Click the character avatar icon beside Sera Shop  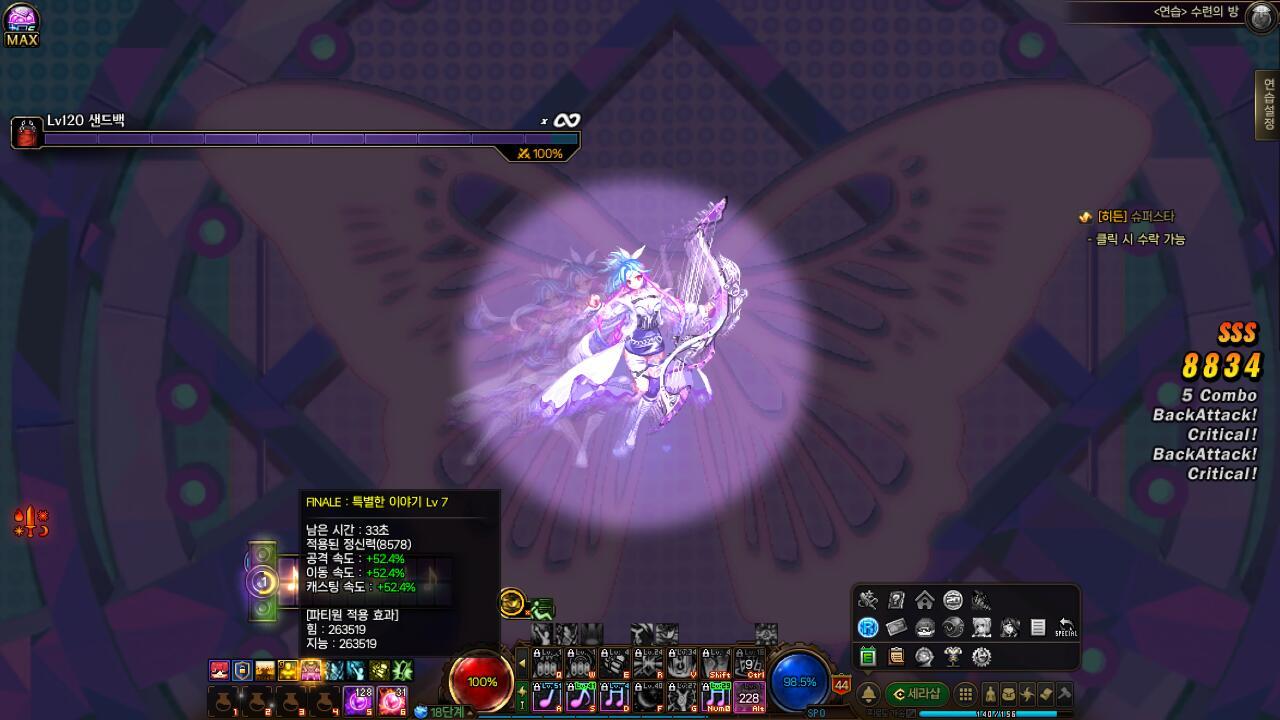(x=990, y=693)
